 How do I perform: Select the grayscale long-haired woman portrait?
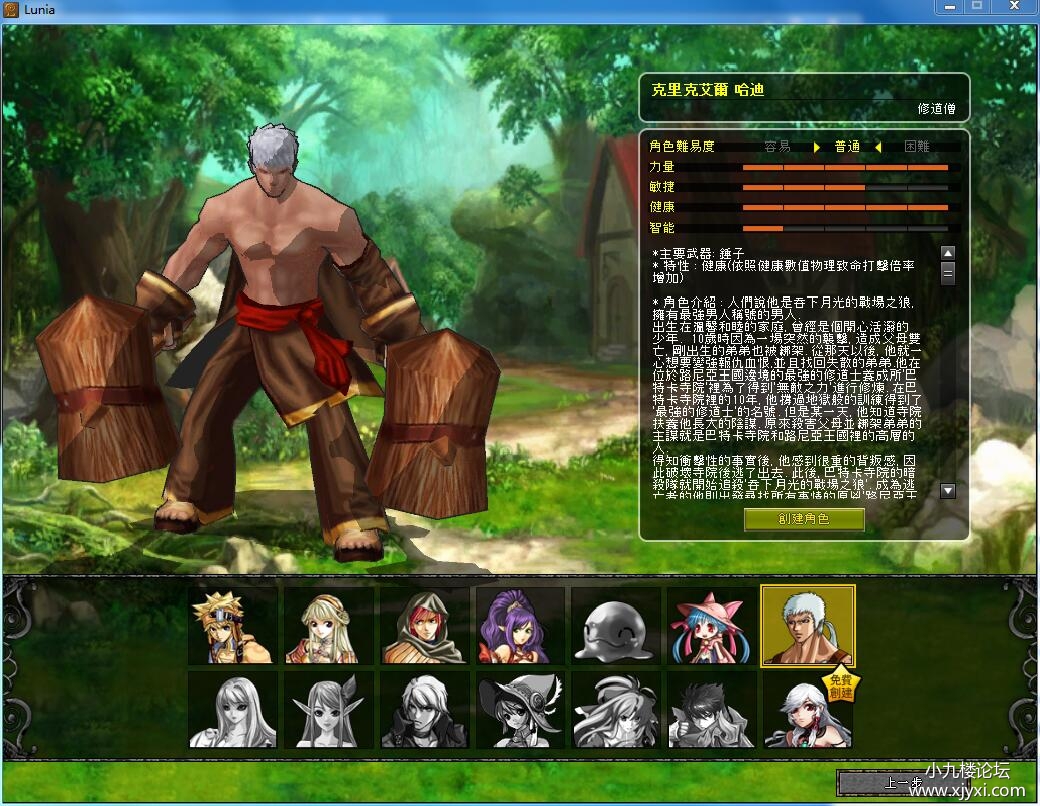point(233,710)
